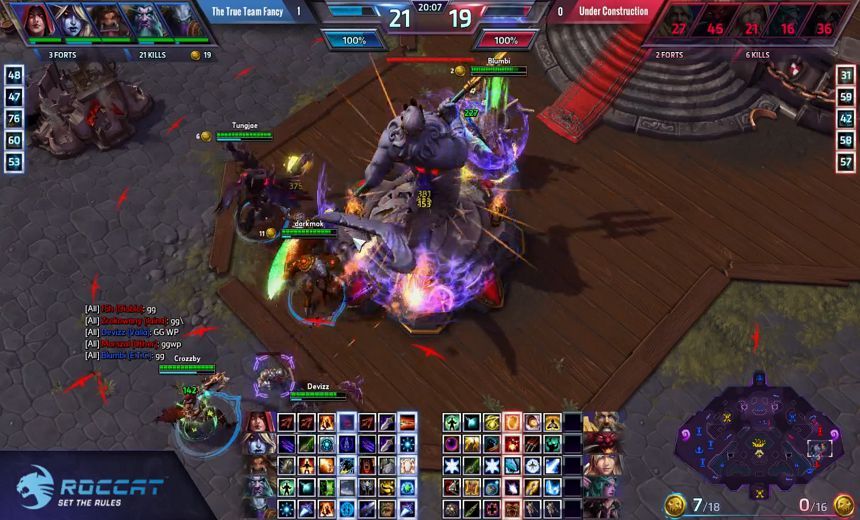
Task: Select the bearded dwarf portrait in the top team bar
Action: 104,19
